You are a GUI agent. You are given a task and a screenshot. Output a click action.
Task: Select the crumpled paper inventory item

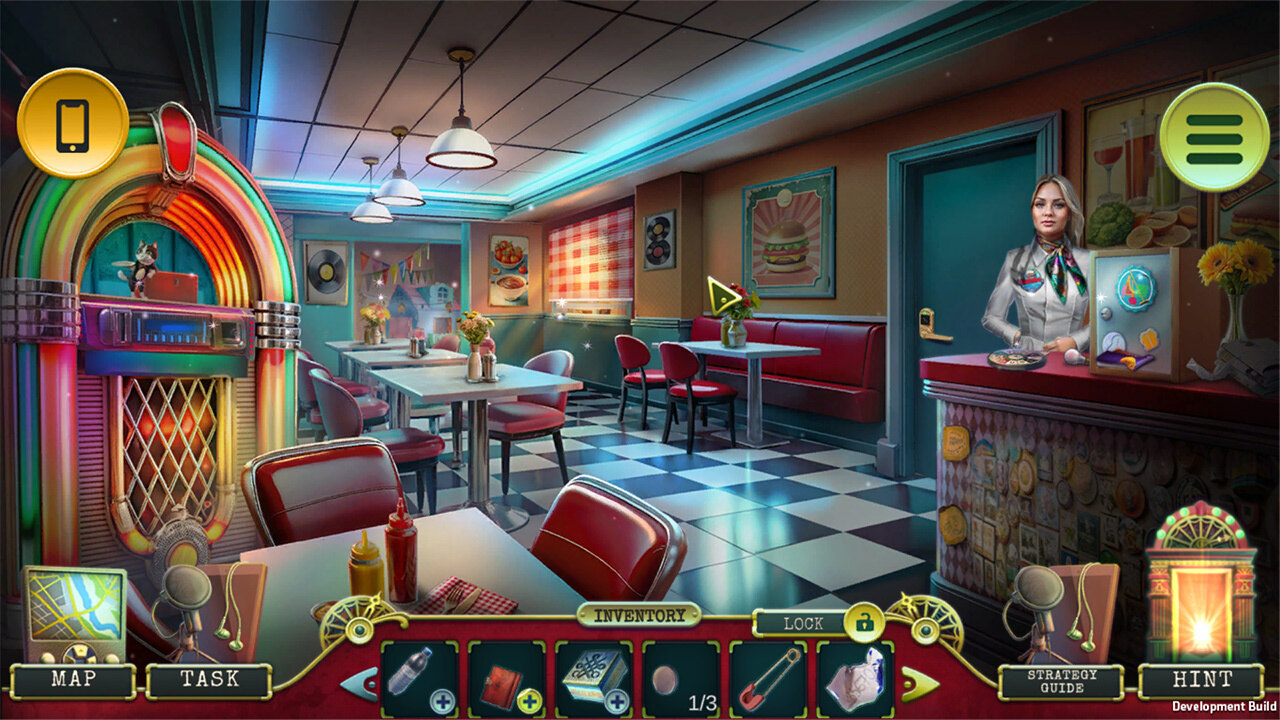click(855, 678)
